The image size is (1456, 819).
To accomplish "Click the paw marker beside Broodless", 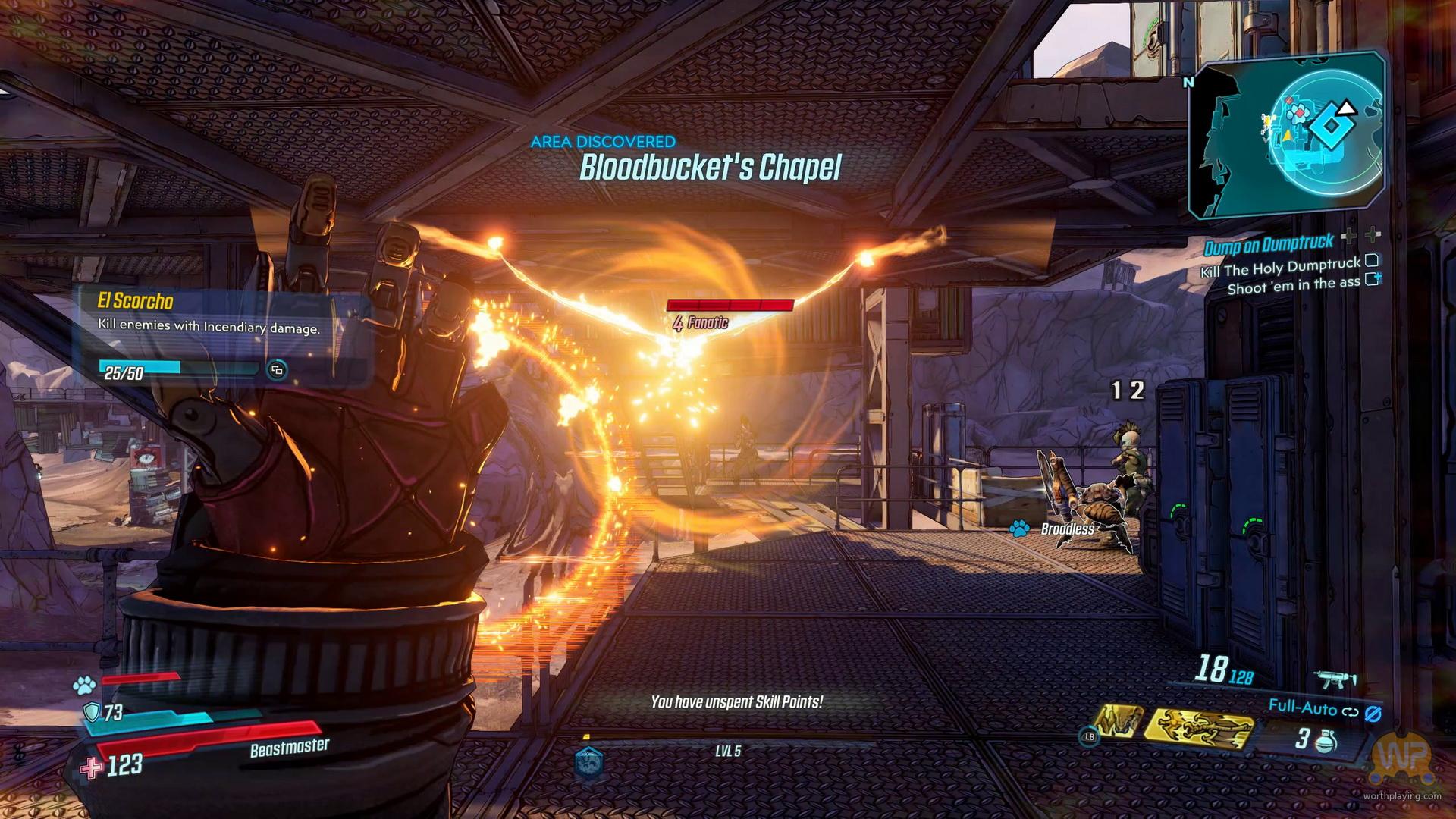I will click(1019, 528).
